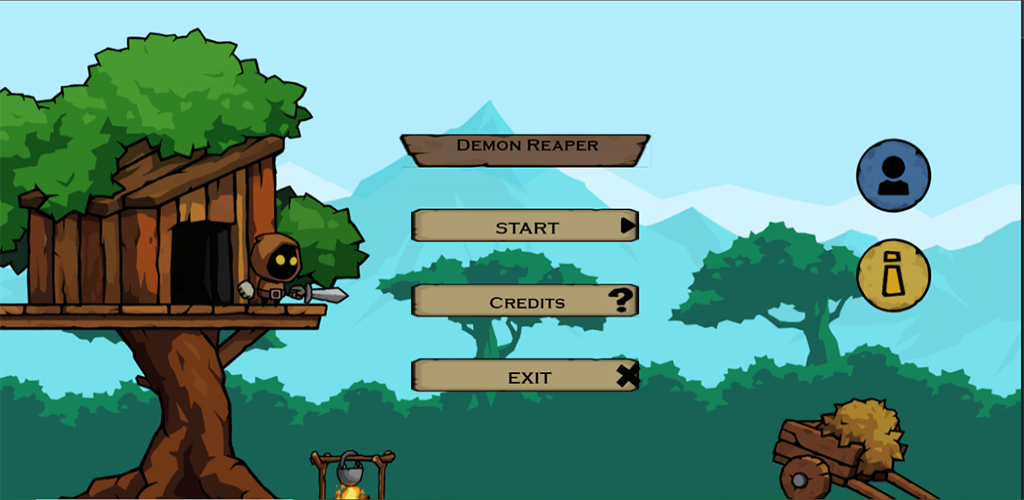Open the Credits screen

pyautogui.click(x=525, y=301)
